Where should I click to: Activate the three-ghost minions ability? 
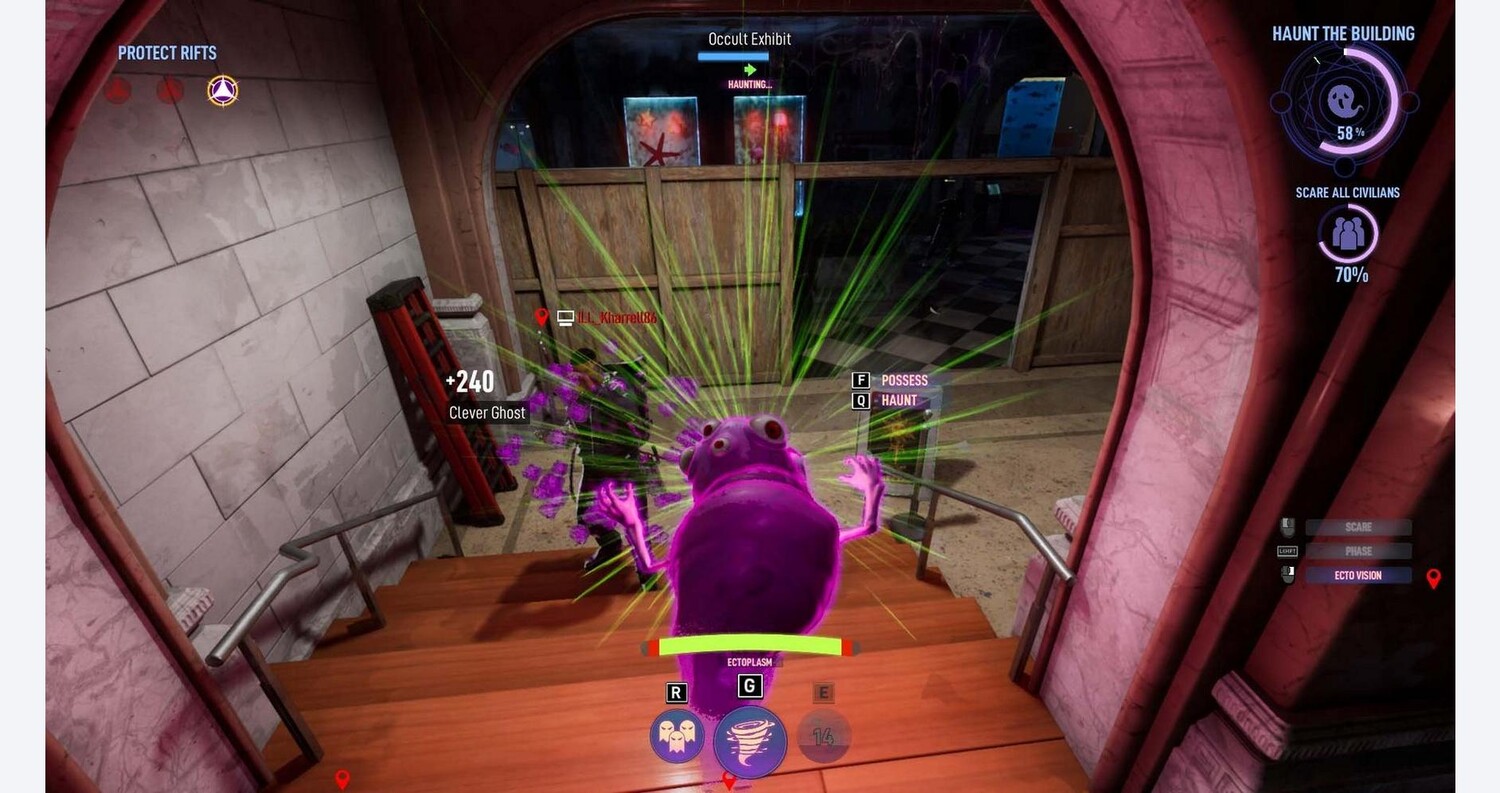coord(677,736)
